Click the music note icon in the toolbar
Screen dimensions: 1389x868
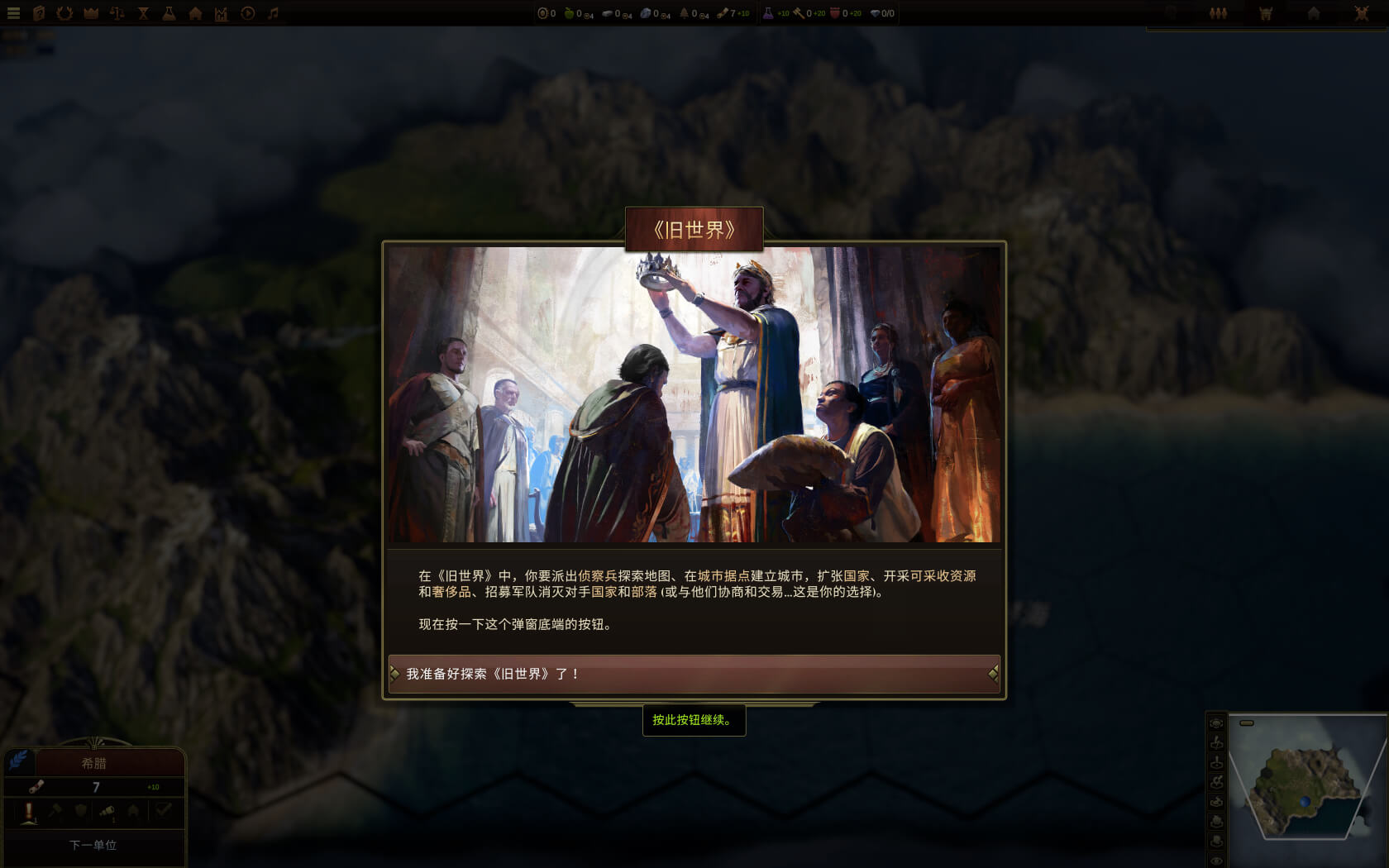coord(273,13)
